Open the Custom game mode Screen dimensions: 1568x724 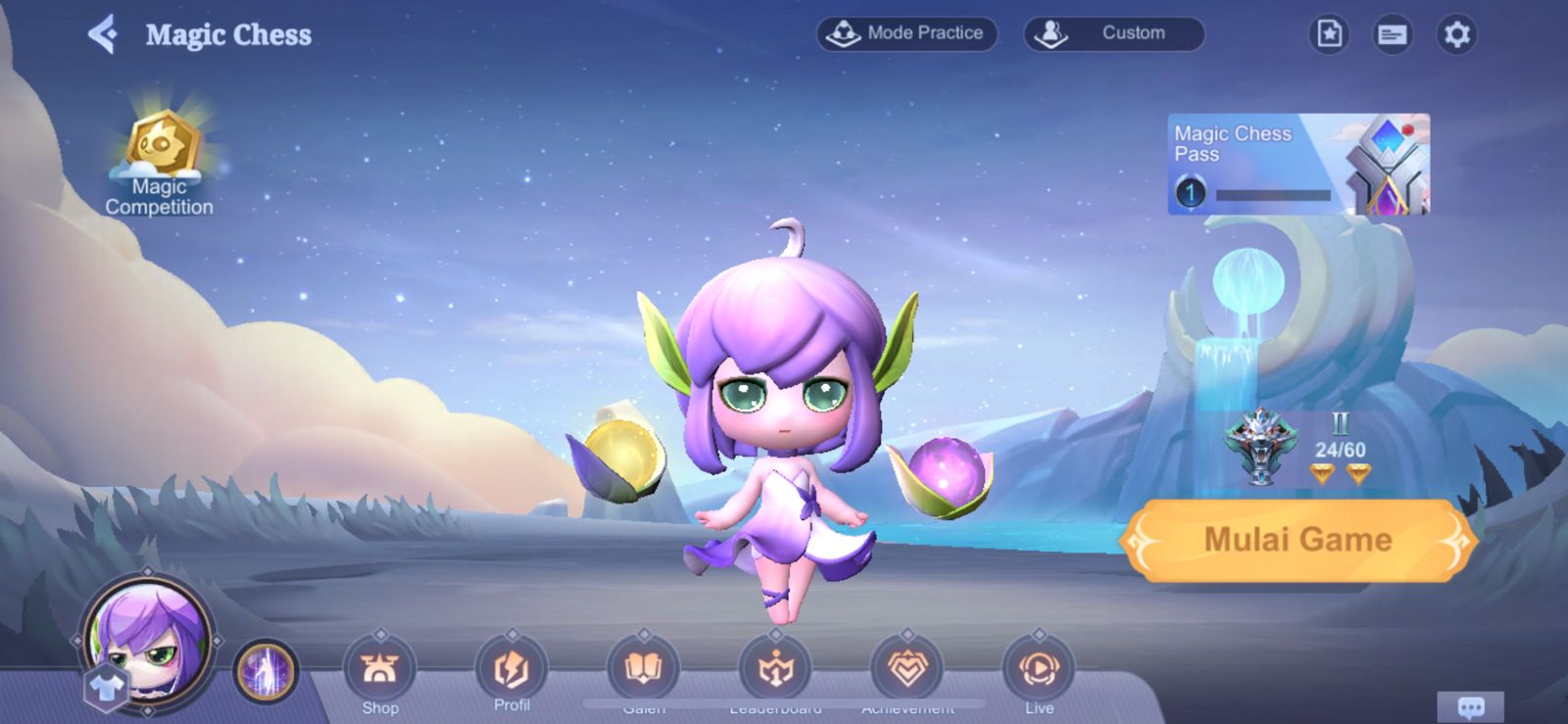click(1114, 33)
